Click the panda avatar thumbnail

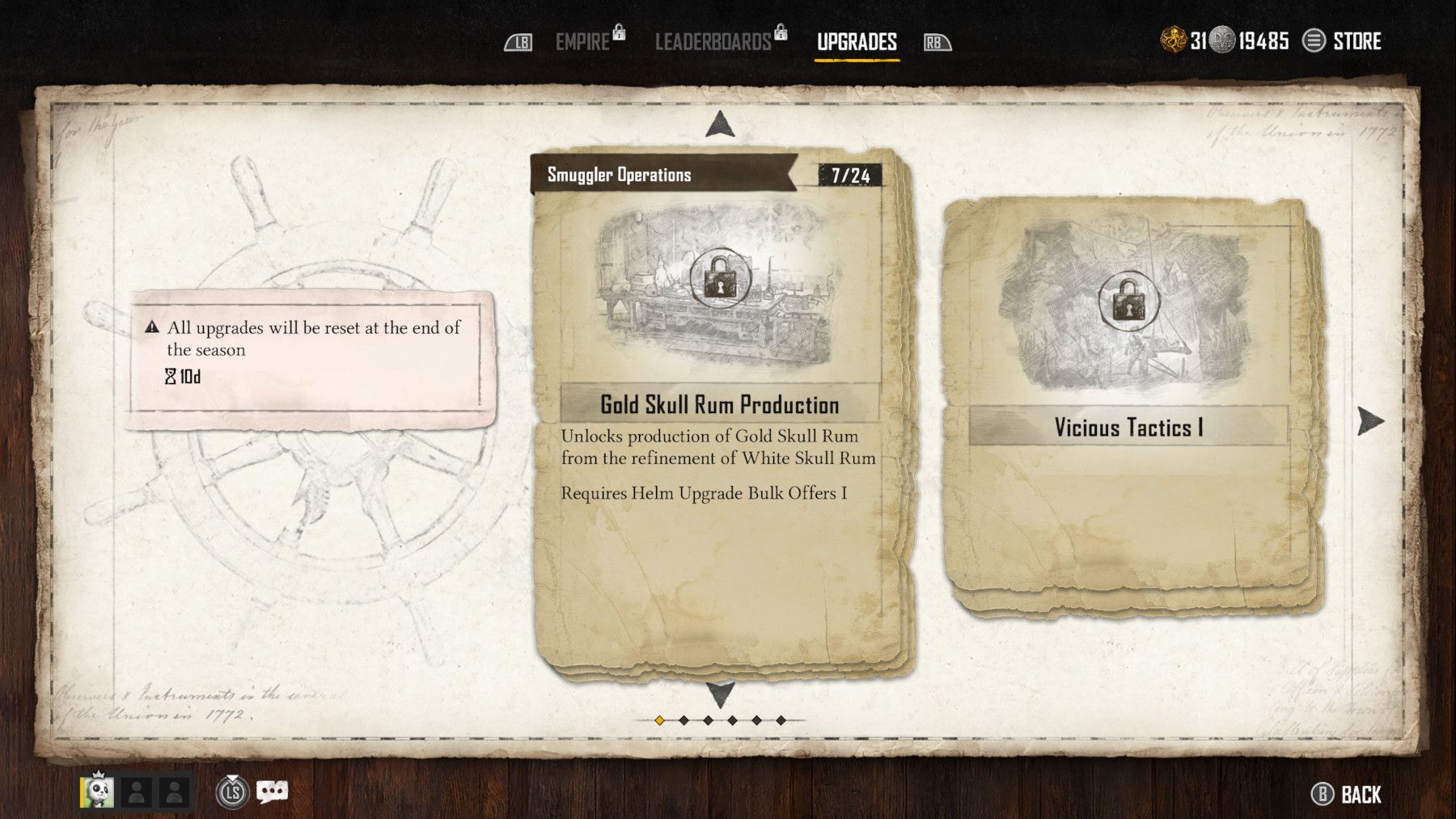[x=97, y=794]
